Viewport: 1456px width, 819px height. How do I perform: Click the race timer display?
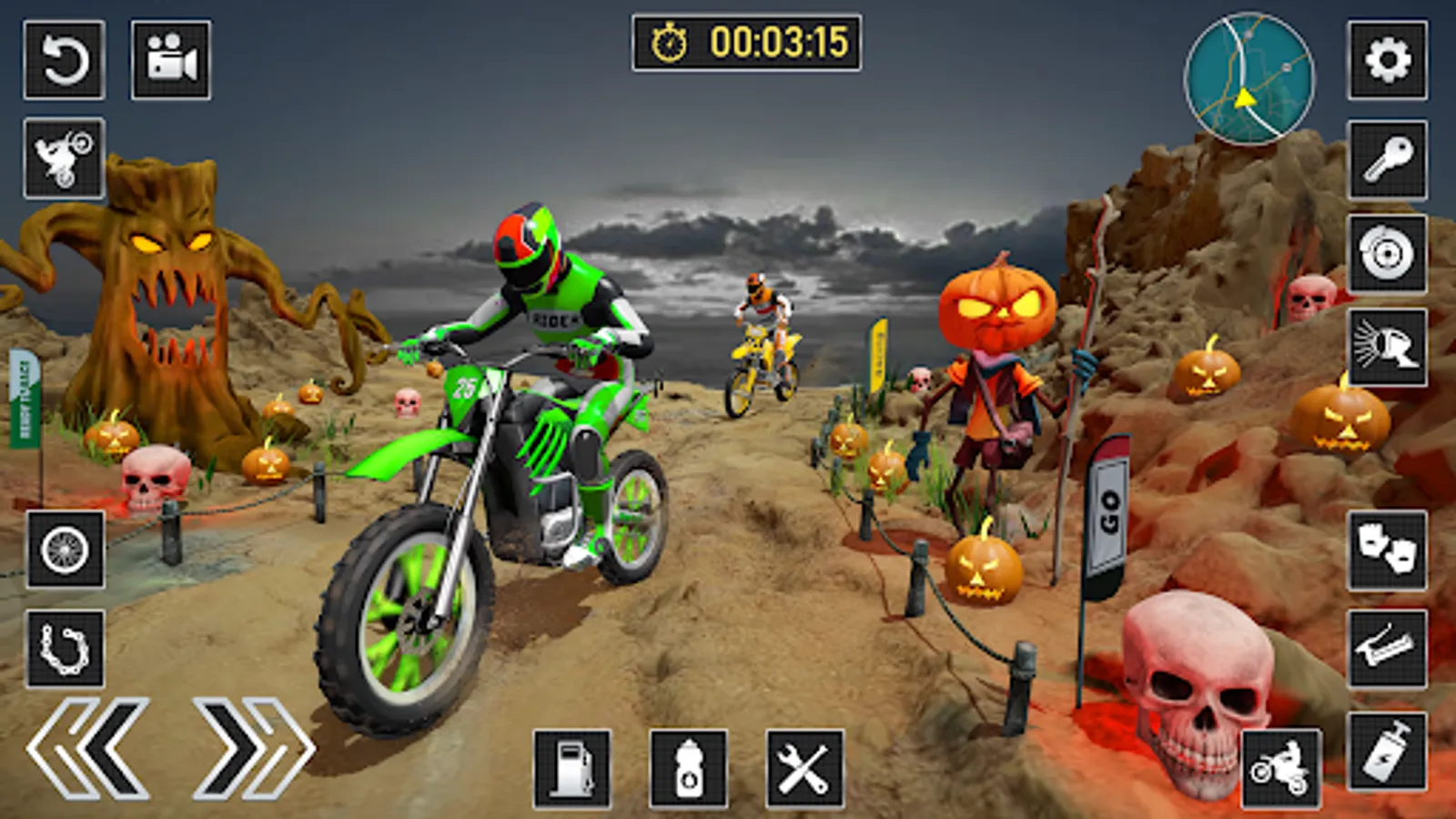tap(746, 41)
